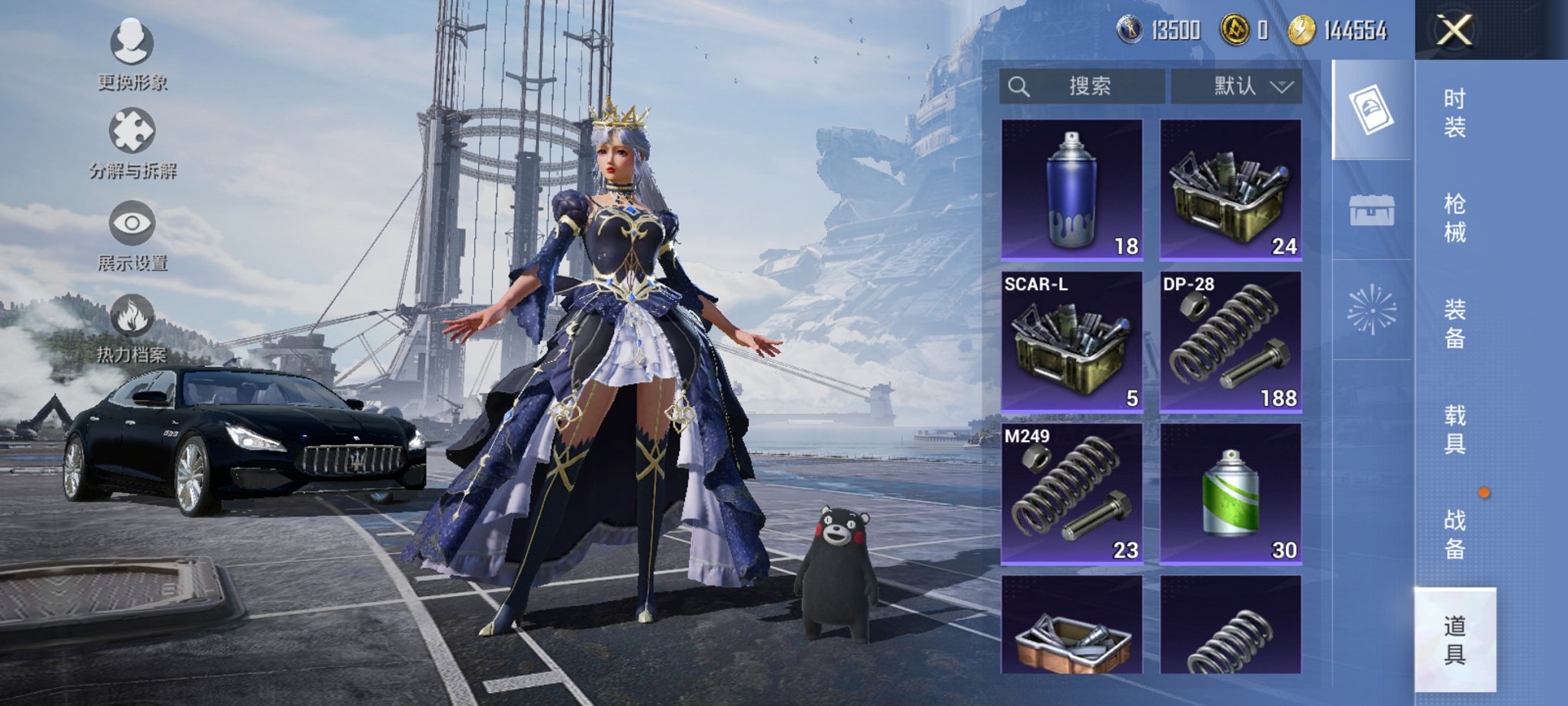Image resolution: width=1568 pixels, height=706 pixels.
Task: Pick the green spray paint can item
Action: coord(1230,494)
